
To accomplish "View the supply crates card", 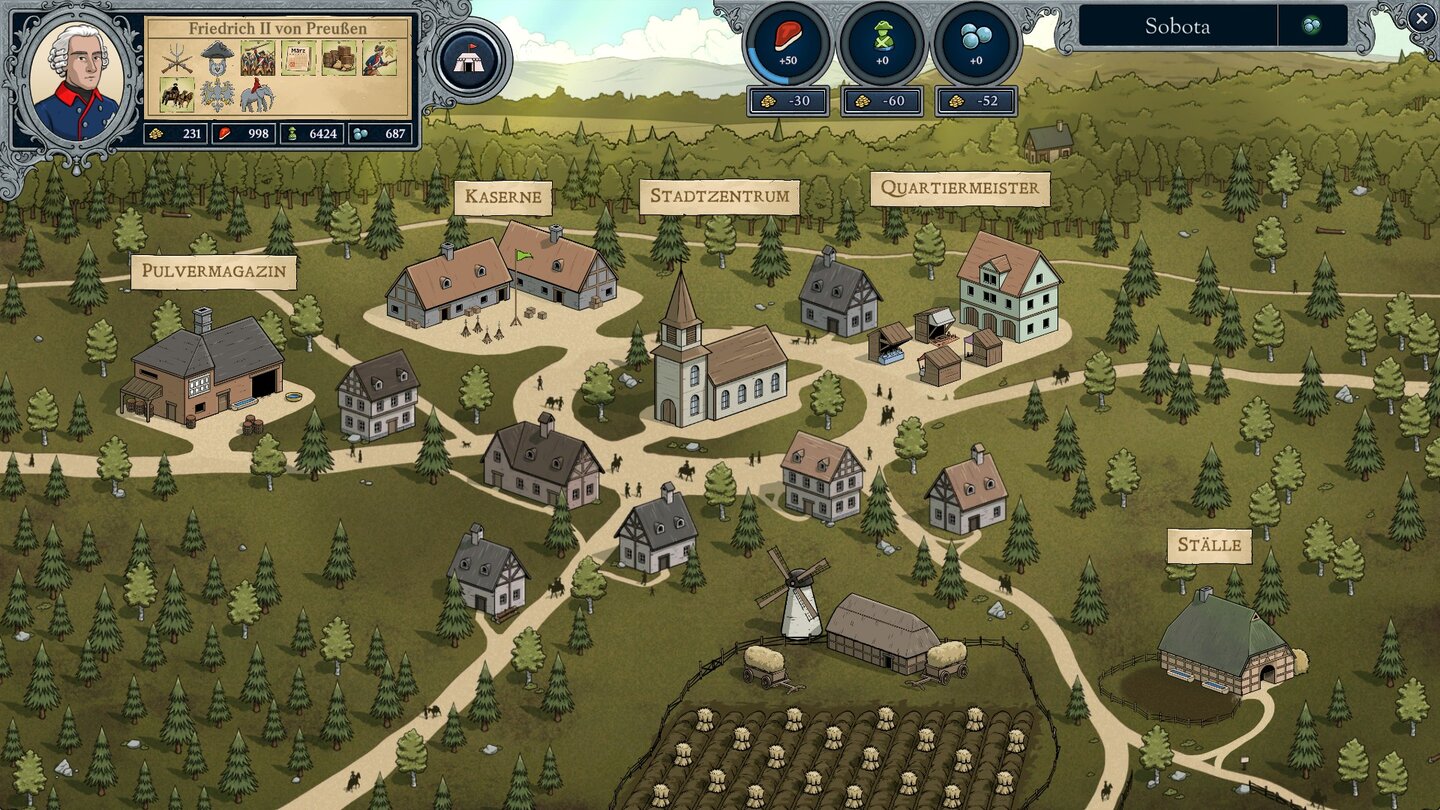I will coord(339,58).
